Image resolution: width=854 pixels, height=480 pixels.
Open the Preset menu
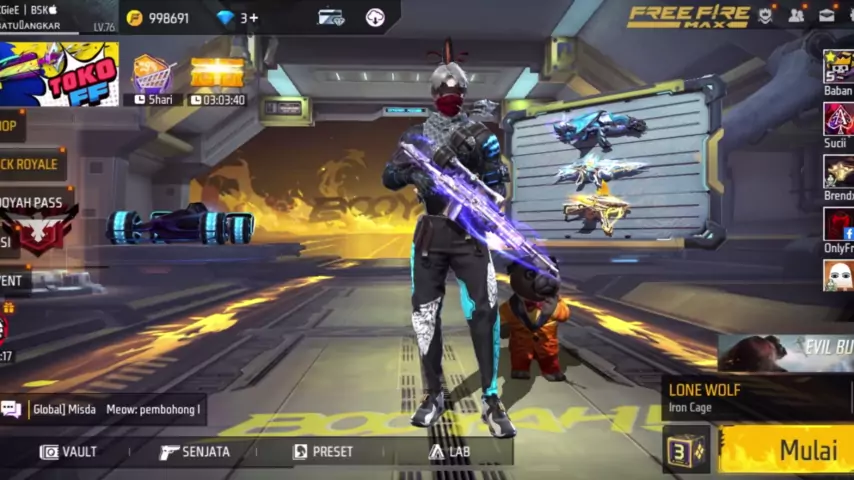323,452
